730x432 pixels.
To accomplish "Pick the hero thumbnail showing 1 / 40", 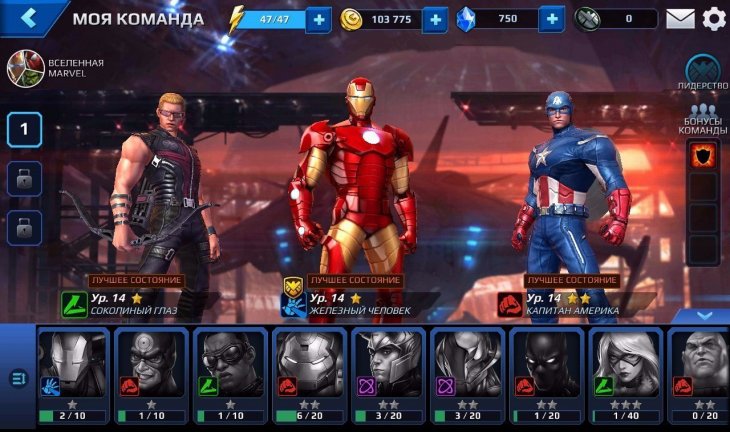I will point(627,376).
